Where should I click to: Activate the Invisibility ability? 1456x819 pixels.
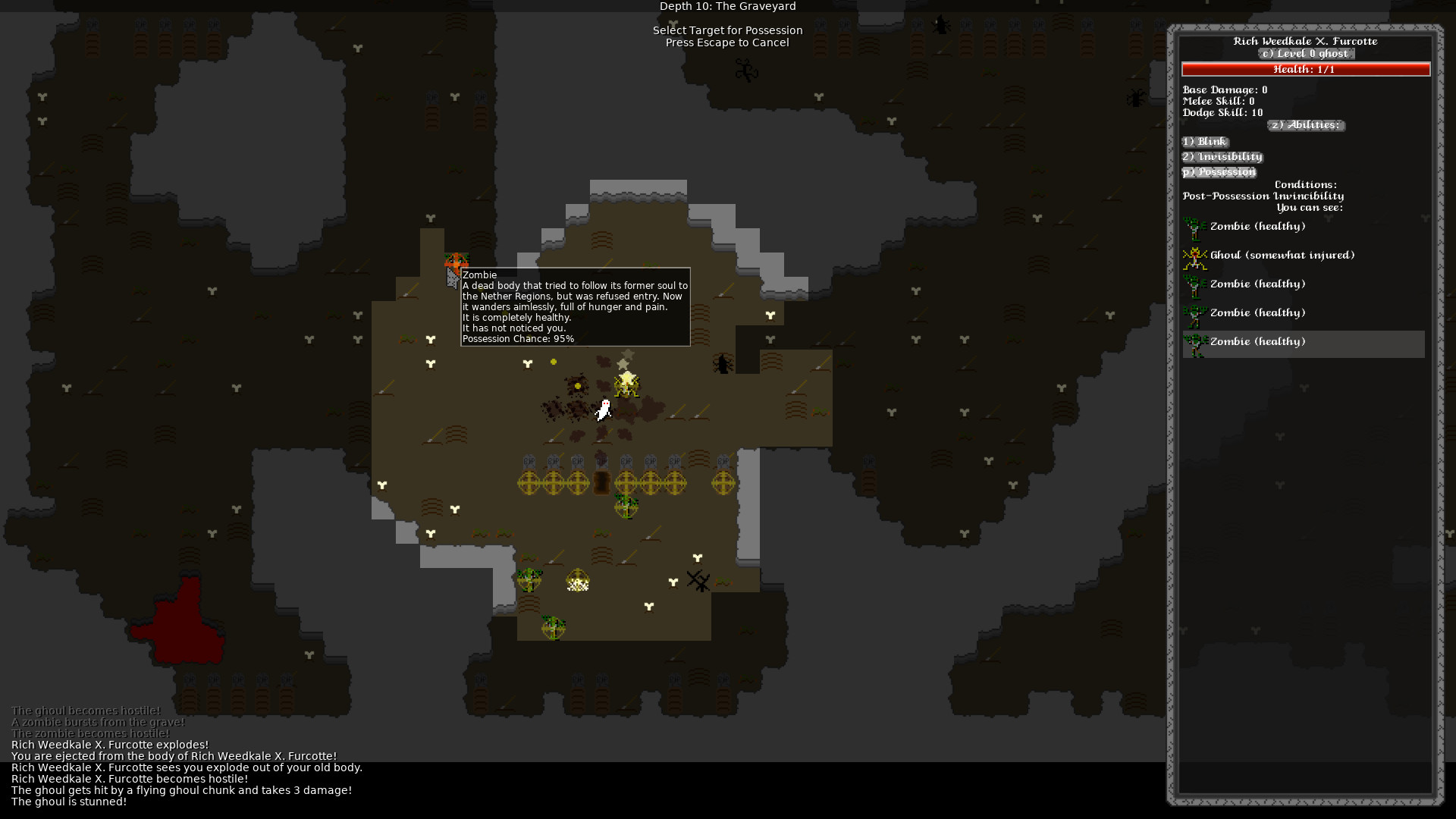click(x=1222, y=156)
